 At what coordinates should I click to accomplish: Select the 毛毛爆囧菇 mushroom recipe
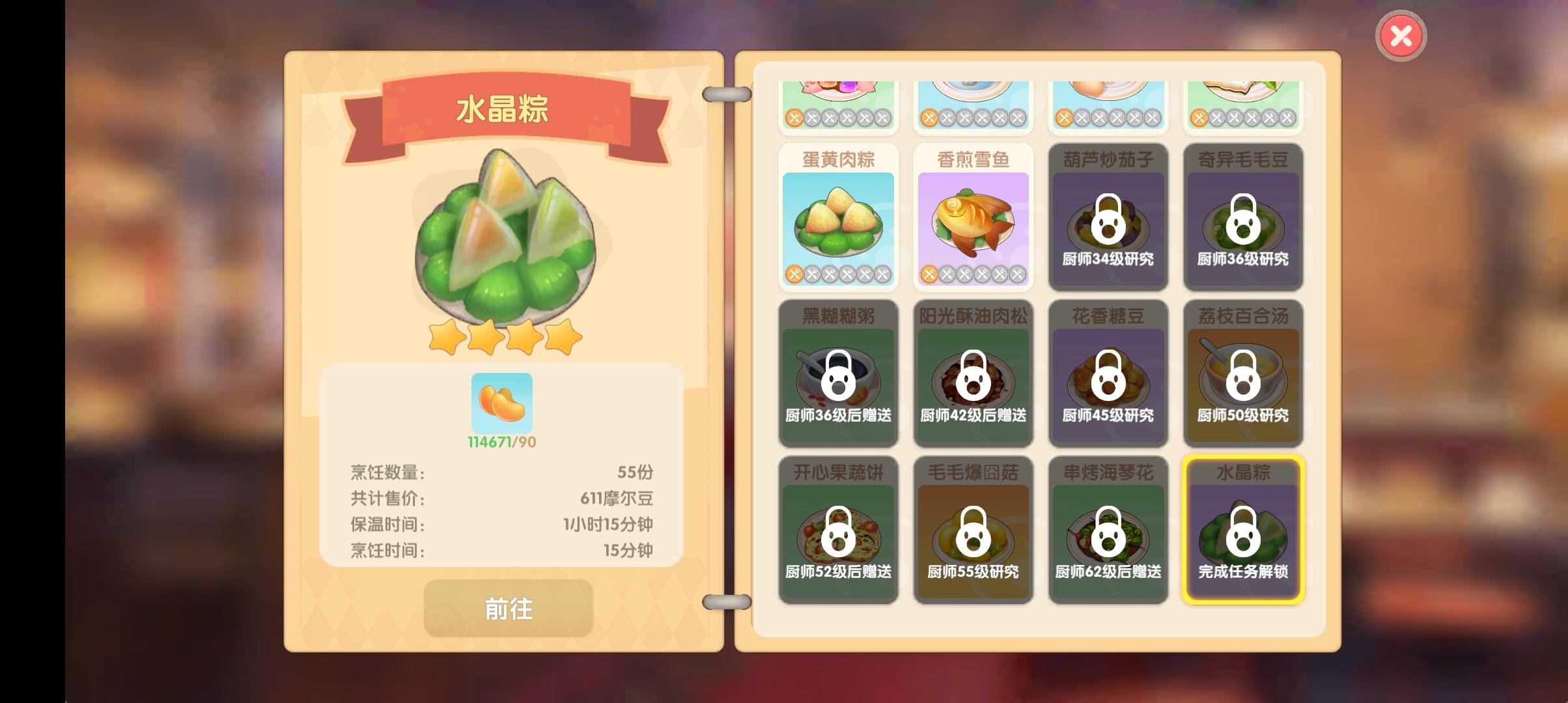click(x=973, y=529)
